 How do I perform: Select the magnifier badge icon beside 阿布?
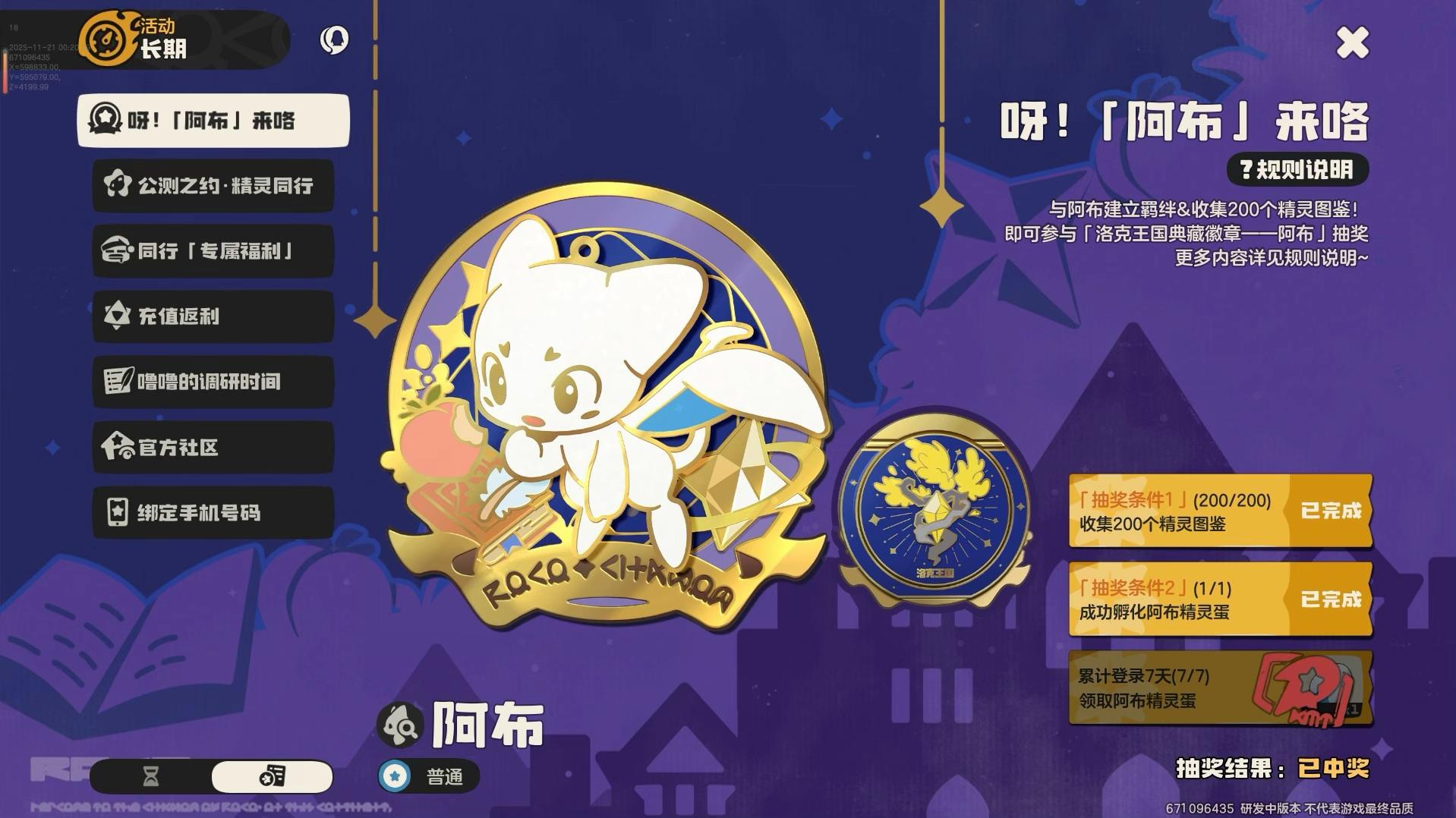point(400,723)
